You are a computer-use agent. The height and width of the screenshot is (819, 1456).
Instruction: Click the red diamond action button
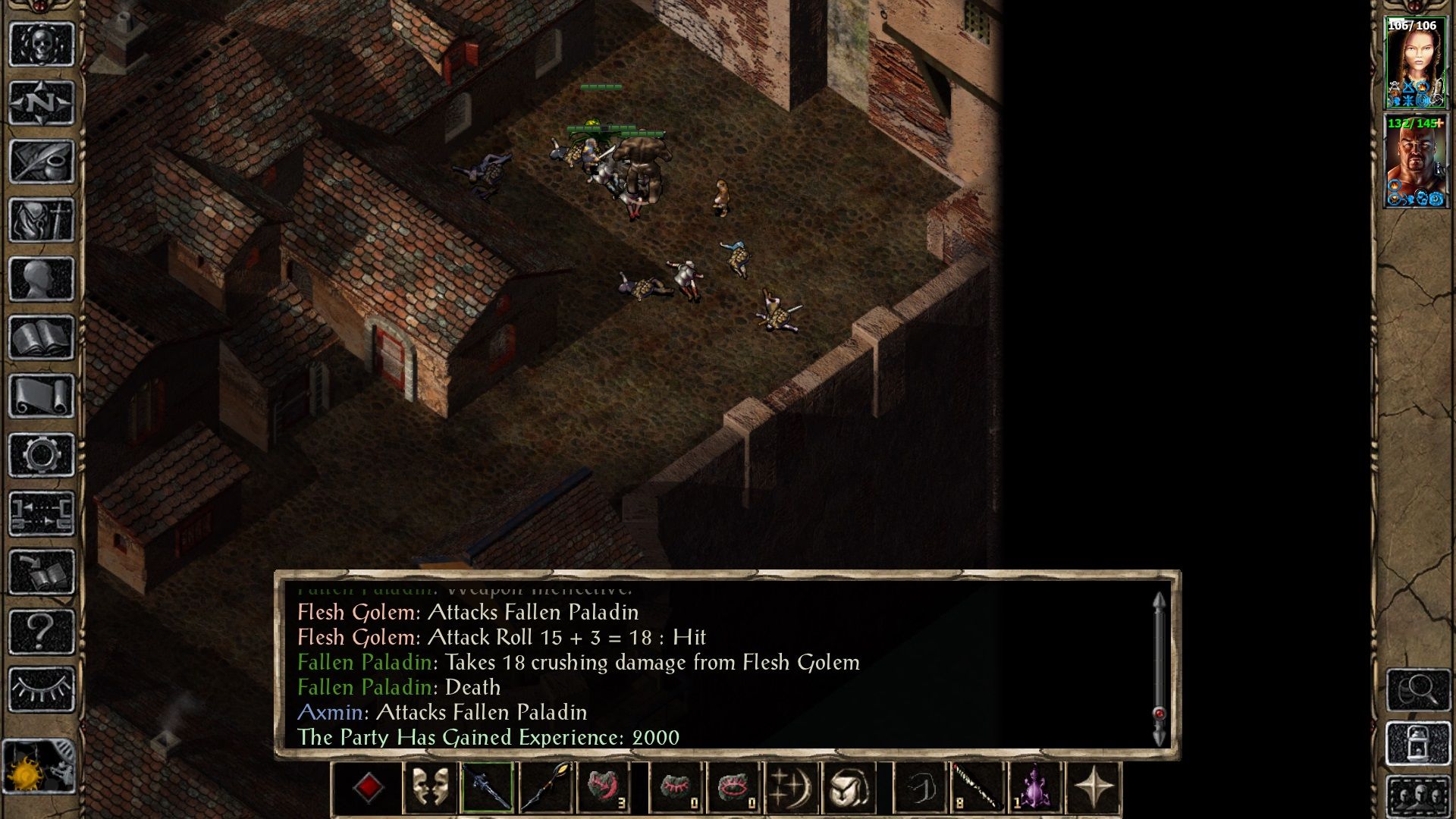(x=369, y=788)
